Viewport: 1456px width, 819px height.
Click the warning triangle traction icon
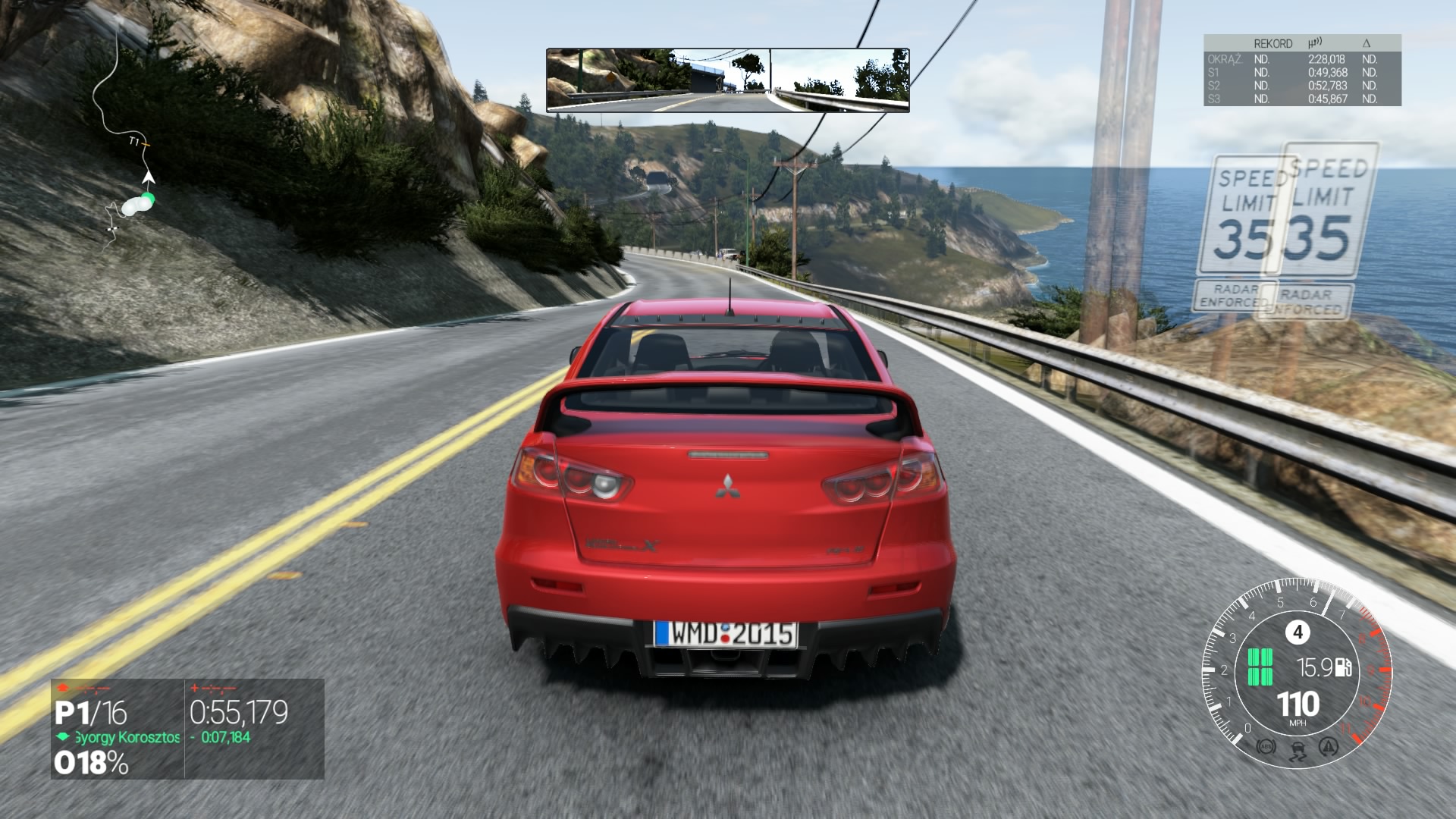[x=1329, y=748]
